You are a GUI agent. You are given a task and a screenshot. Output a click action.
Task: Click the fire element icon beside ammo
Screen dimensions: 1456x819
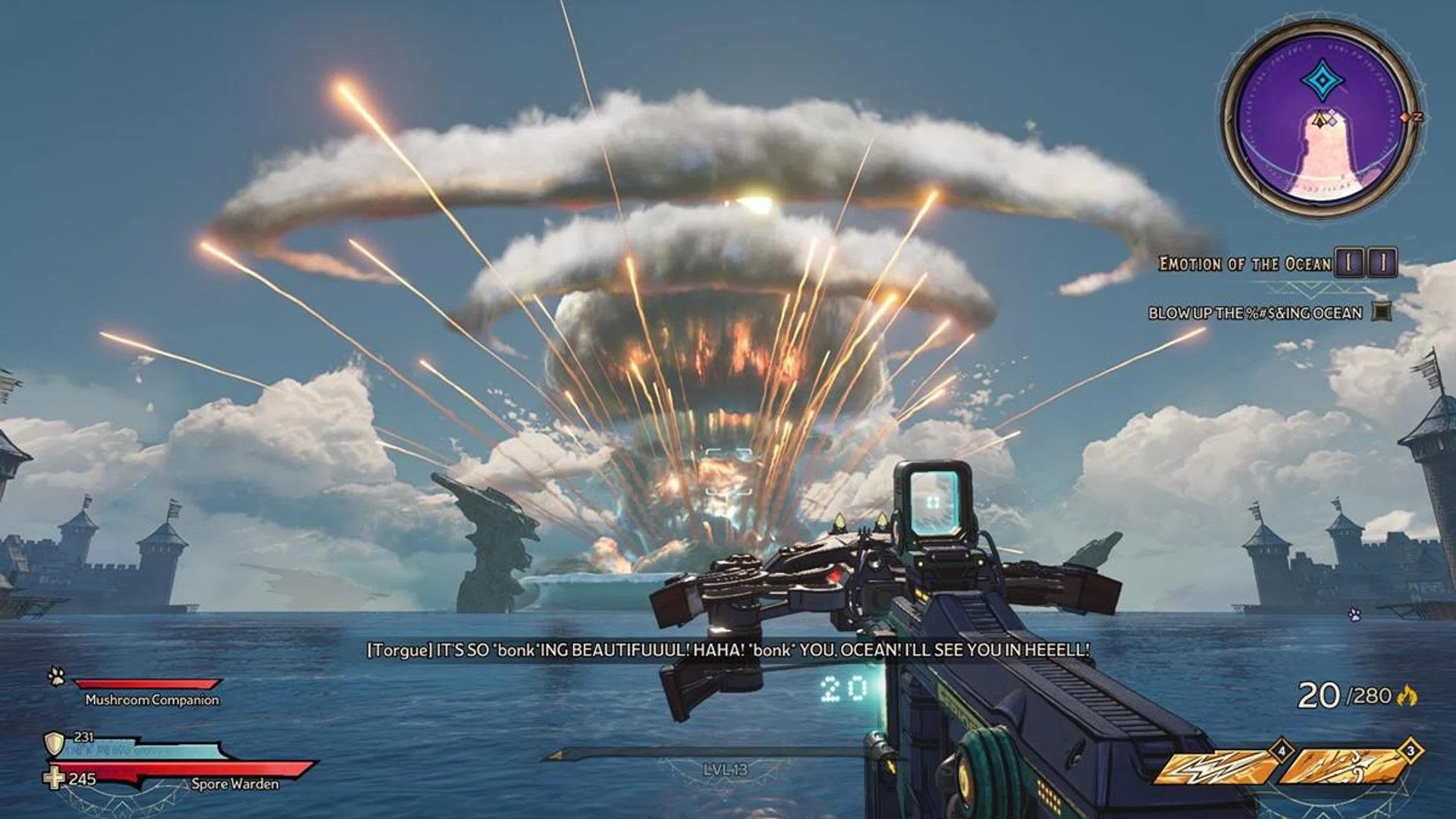coord(1408,695)
